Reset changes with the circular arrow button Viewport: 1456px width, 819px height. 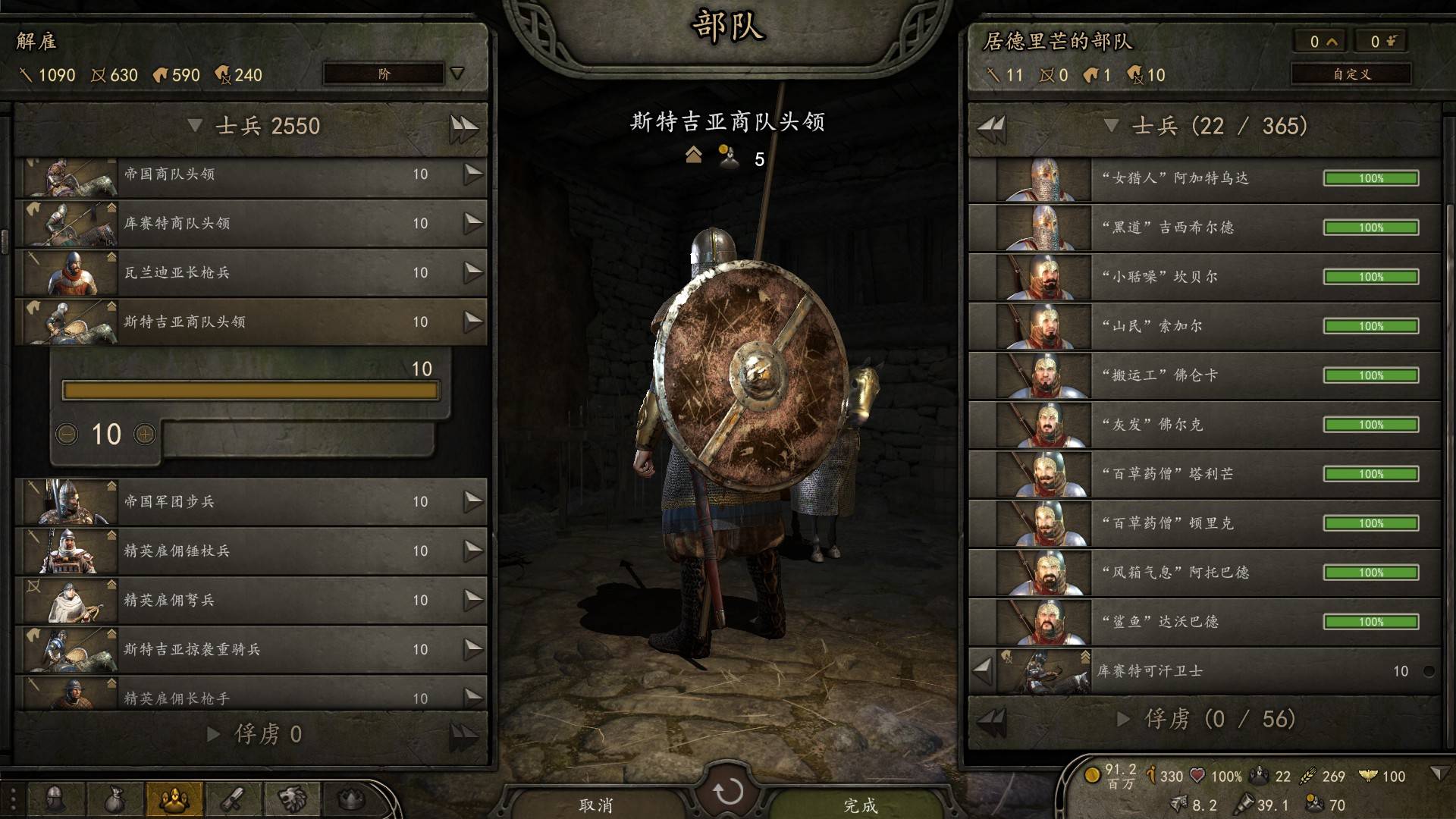(728, 792)
